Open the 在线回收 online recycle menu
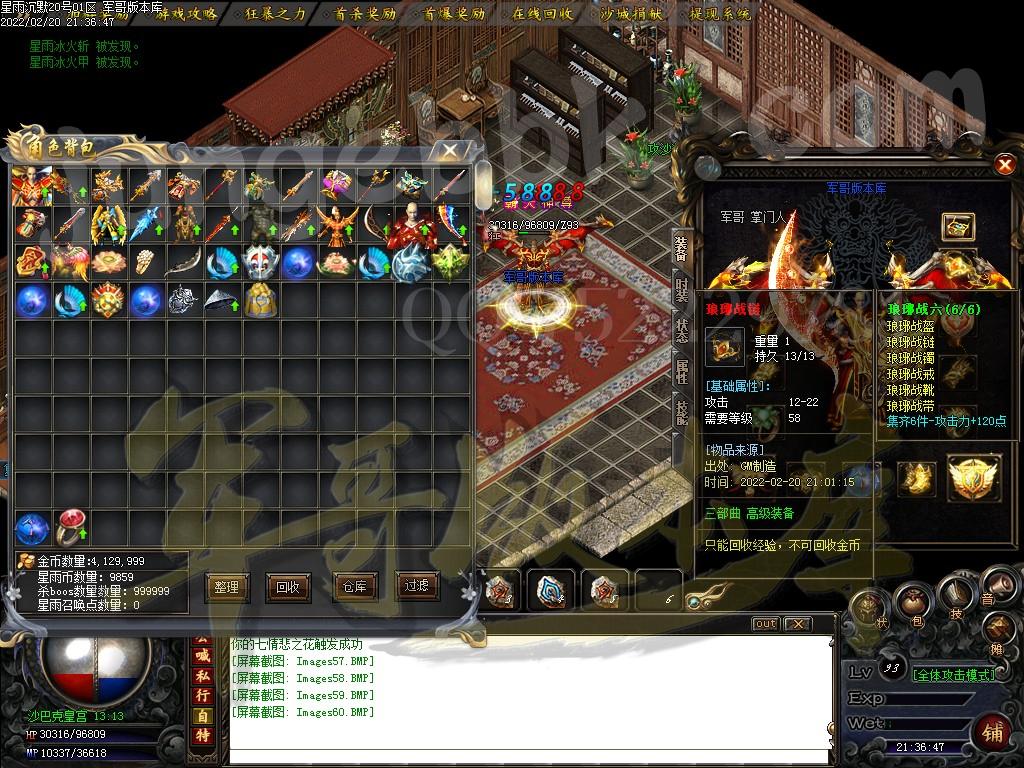The image size is (1024, 768). (543, 14)
